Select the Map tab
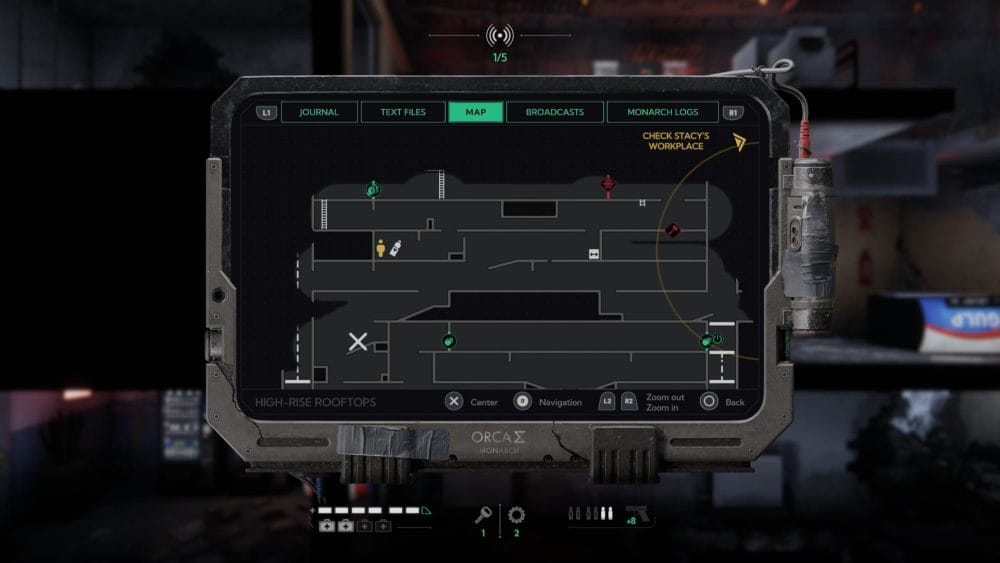1000x563 pixels. (x=476, y=112)
